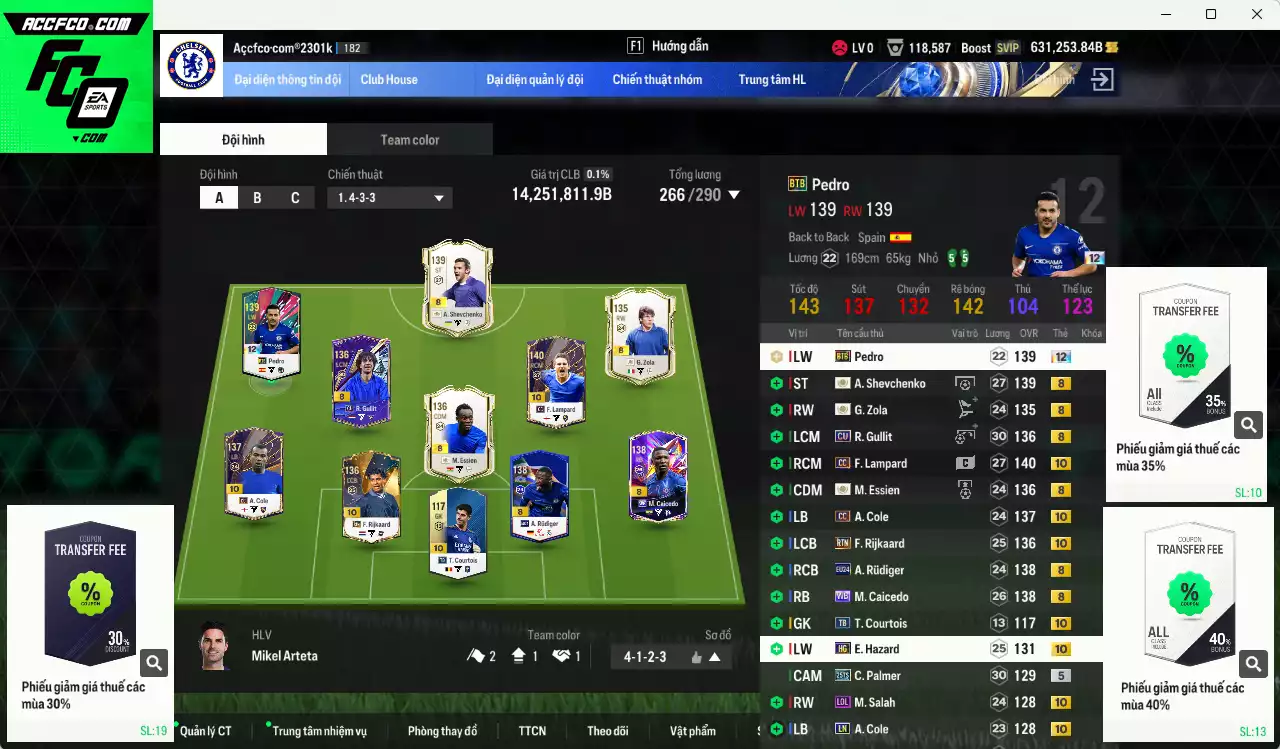
Task: Open the 1.4-3-3 tactics dropdown
Action: (389, 197)
